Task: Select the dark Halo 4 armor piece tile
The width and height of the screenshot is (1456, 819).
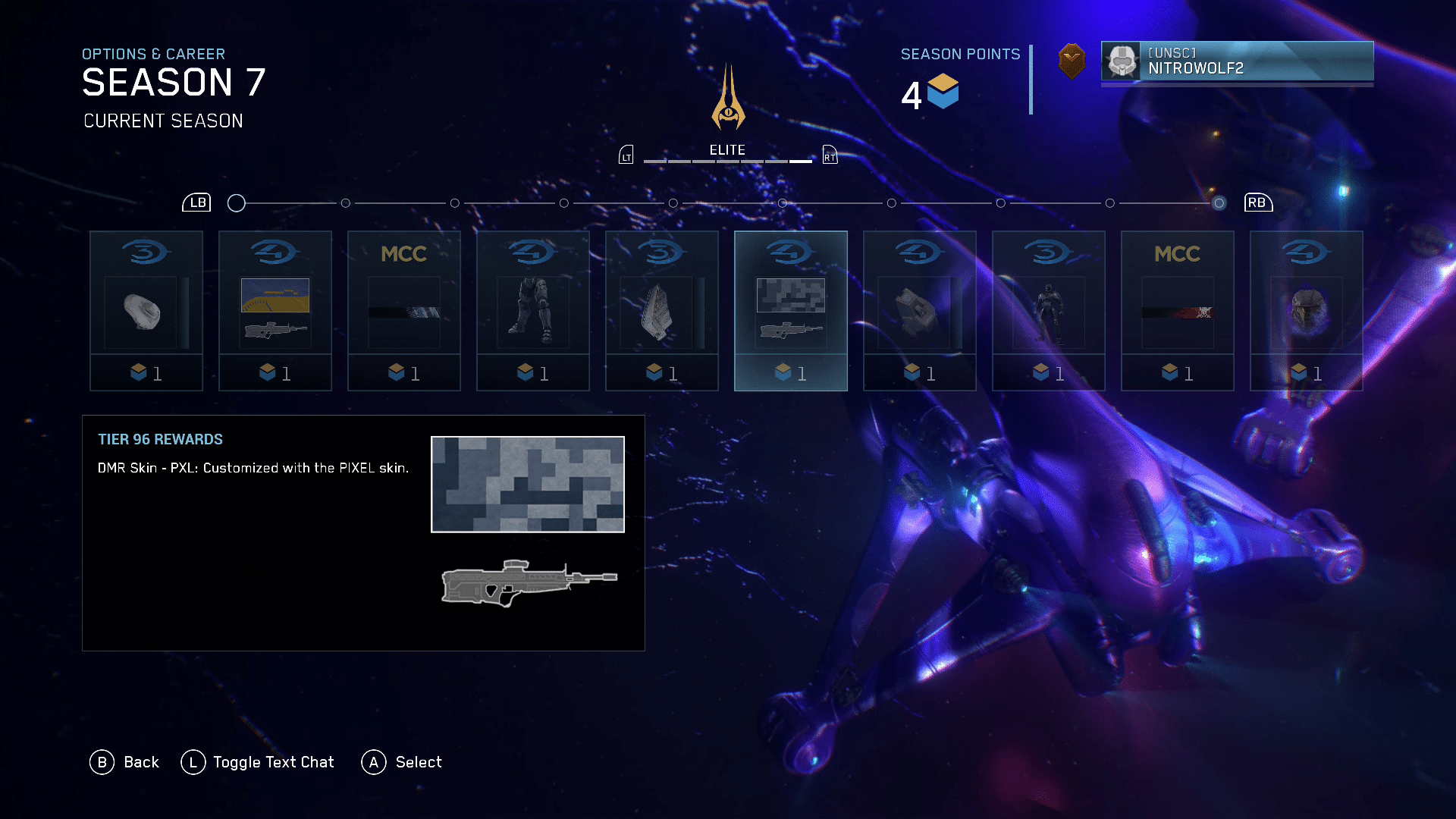Action: (919, 310)
